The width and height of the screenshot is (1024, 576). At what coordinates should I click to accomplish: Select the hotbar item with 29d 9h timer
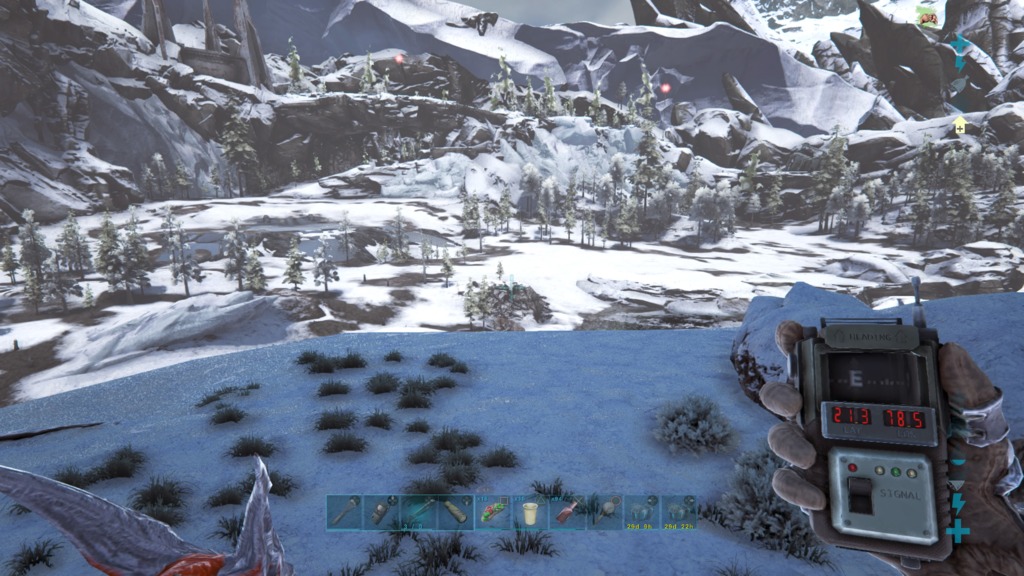(x=641, y=512)
